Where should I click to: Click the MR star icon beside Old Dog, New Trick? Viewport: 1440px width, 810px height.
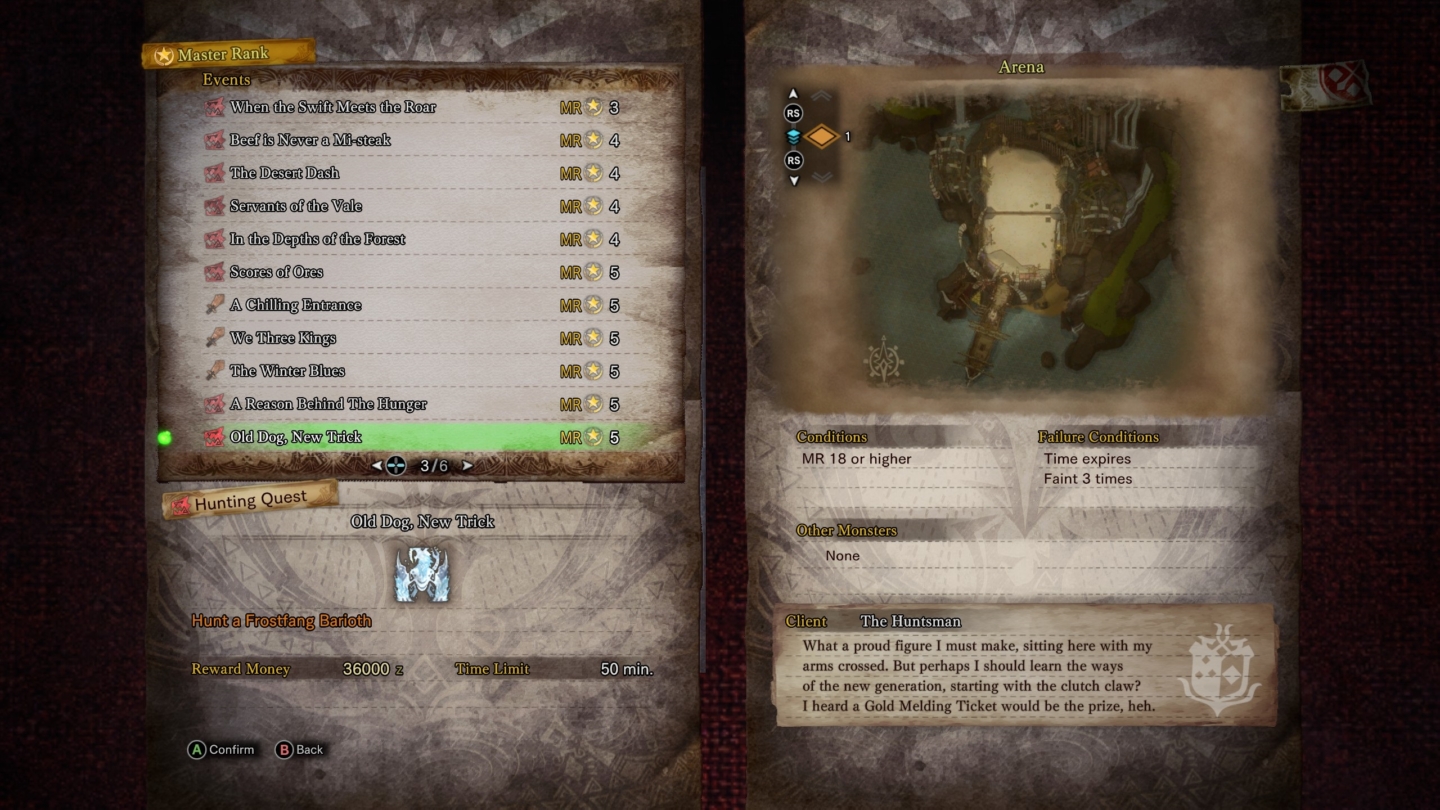click(x=591, y=436)
